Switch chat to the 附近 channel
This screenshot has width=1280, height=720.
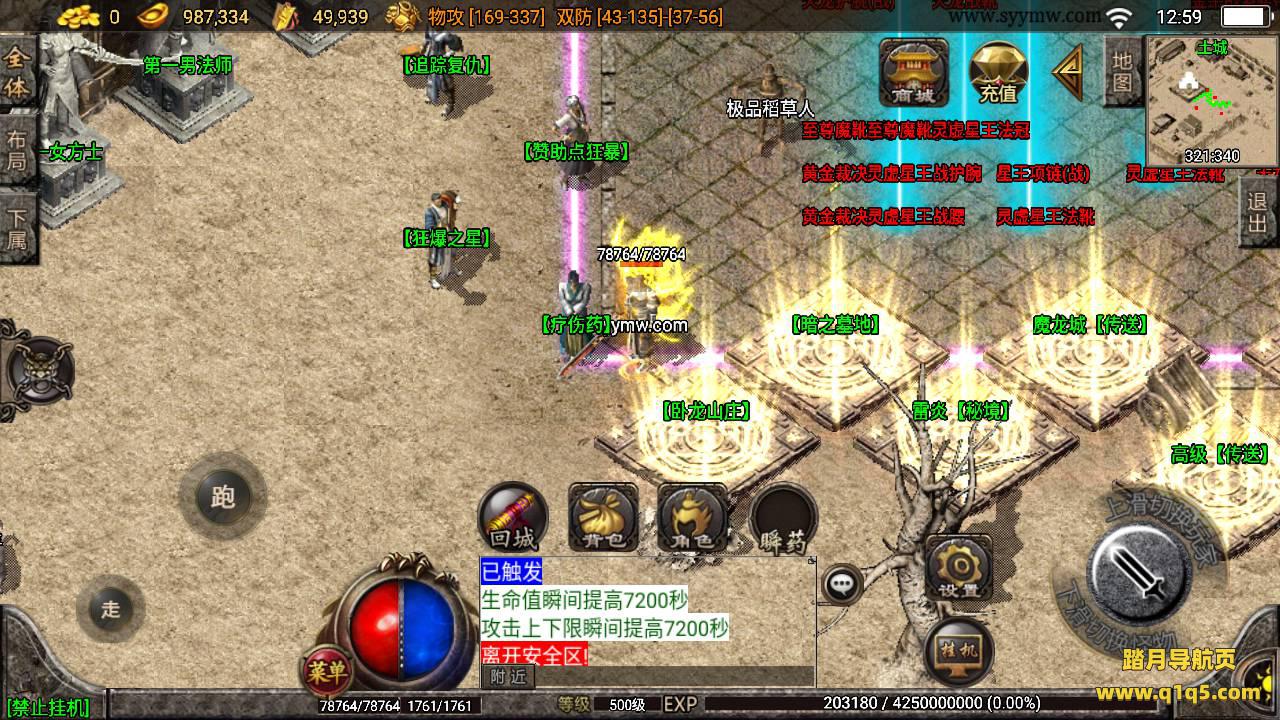(x=508, y=677)
